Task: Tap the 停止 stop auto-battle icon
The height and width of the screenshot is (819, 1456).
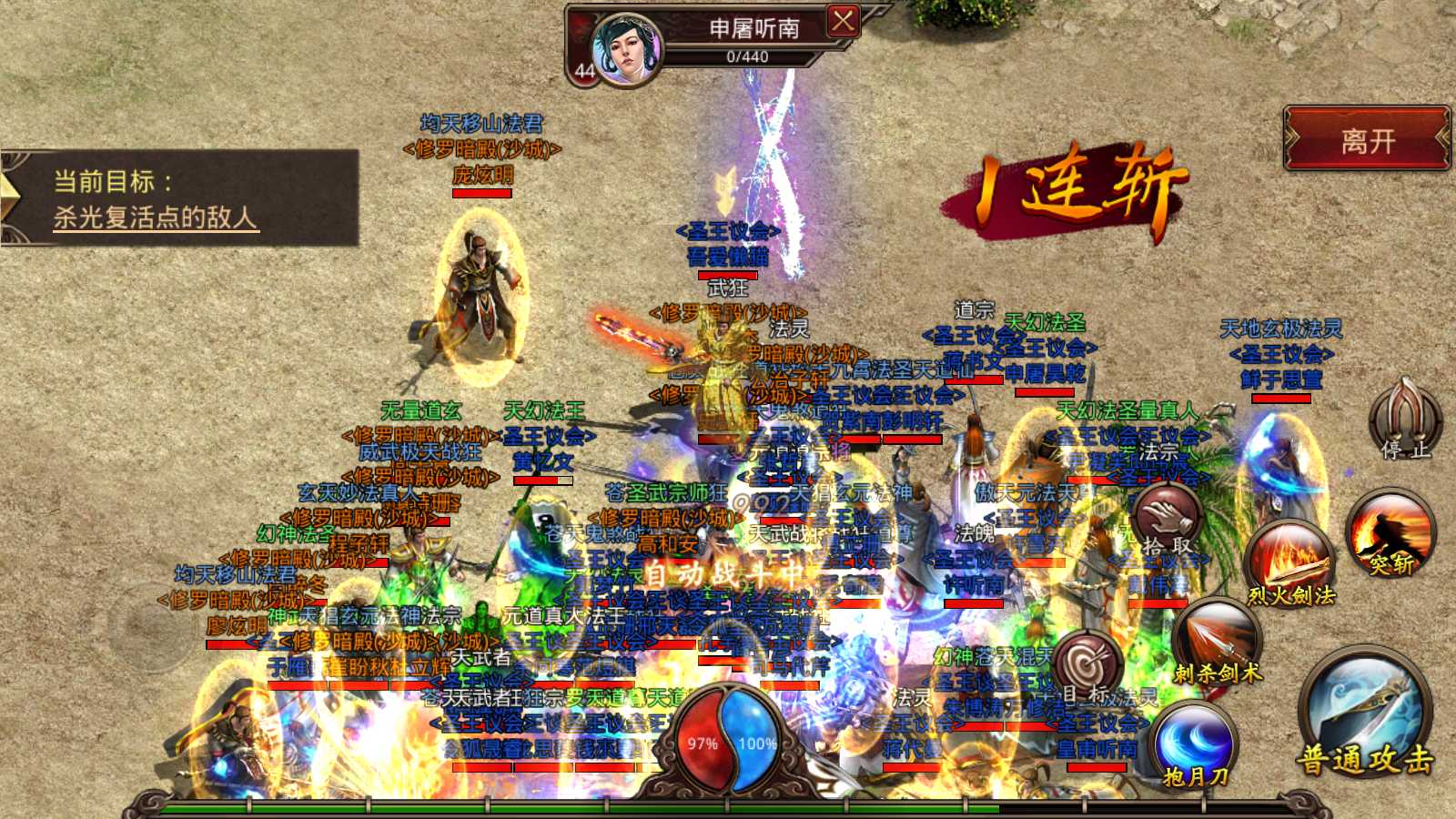Action: (1406, 420)
